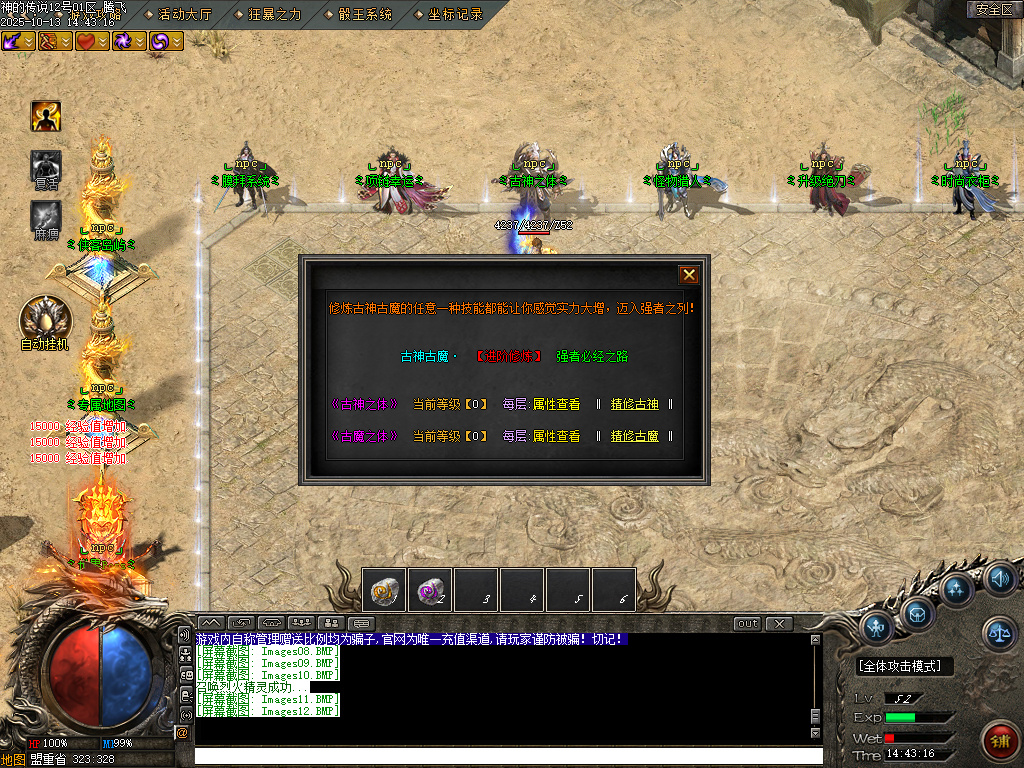This screenshot has height=768, width=1024.
Task: Open the 坐标记录 menu
Action: (455, 14)
